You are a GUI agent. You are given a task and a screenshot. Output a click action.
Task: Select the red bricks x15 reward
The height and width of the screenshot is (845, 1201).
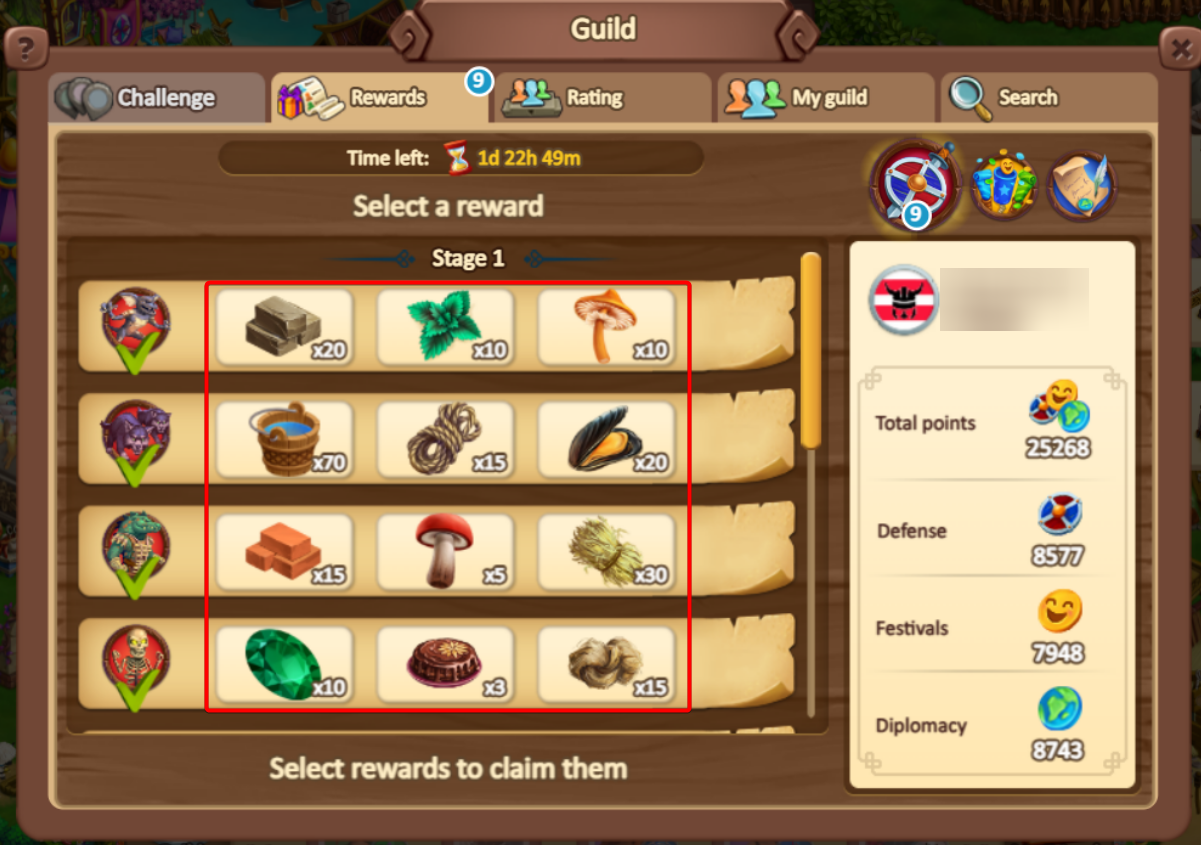point(284,551)
